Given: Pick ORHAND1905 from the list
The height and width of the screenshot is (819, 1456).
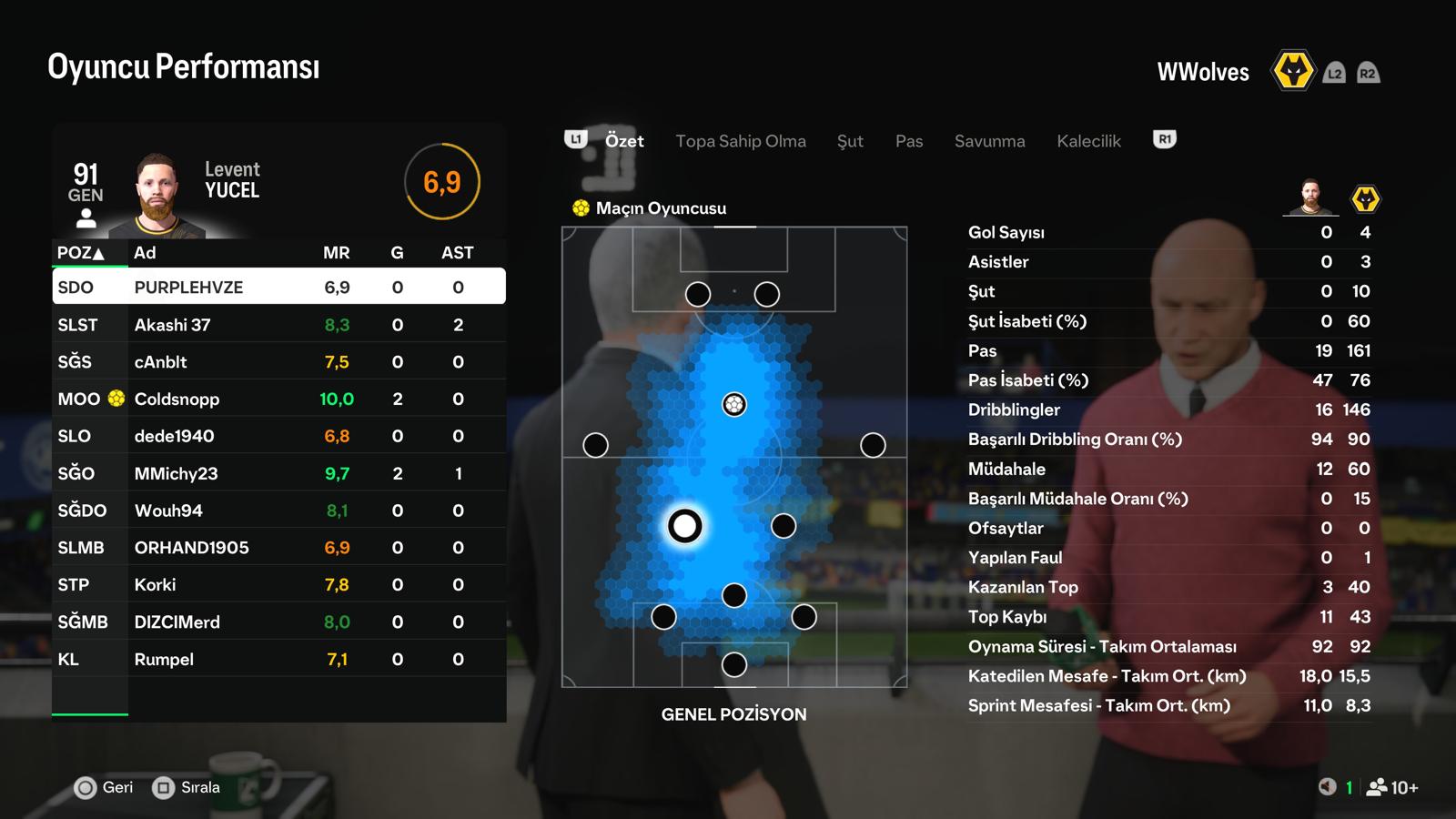Looking at the screenshot, I should click(x=278, y=548).
